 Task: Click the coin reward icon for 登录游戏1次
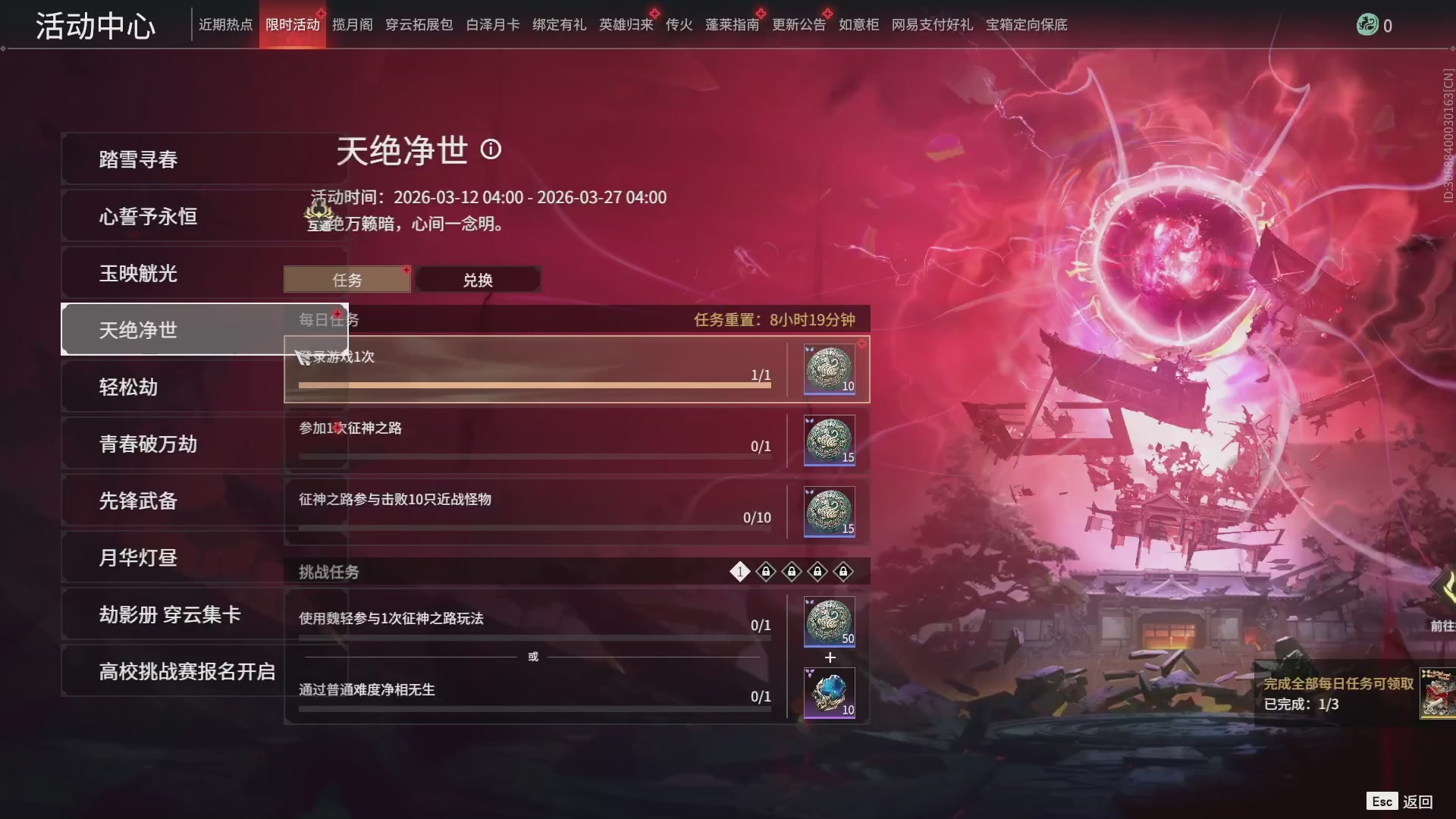[x=829, y=369]
